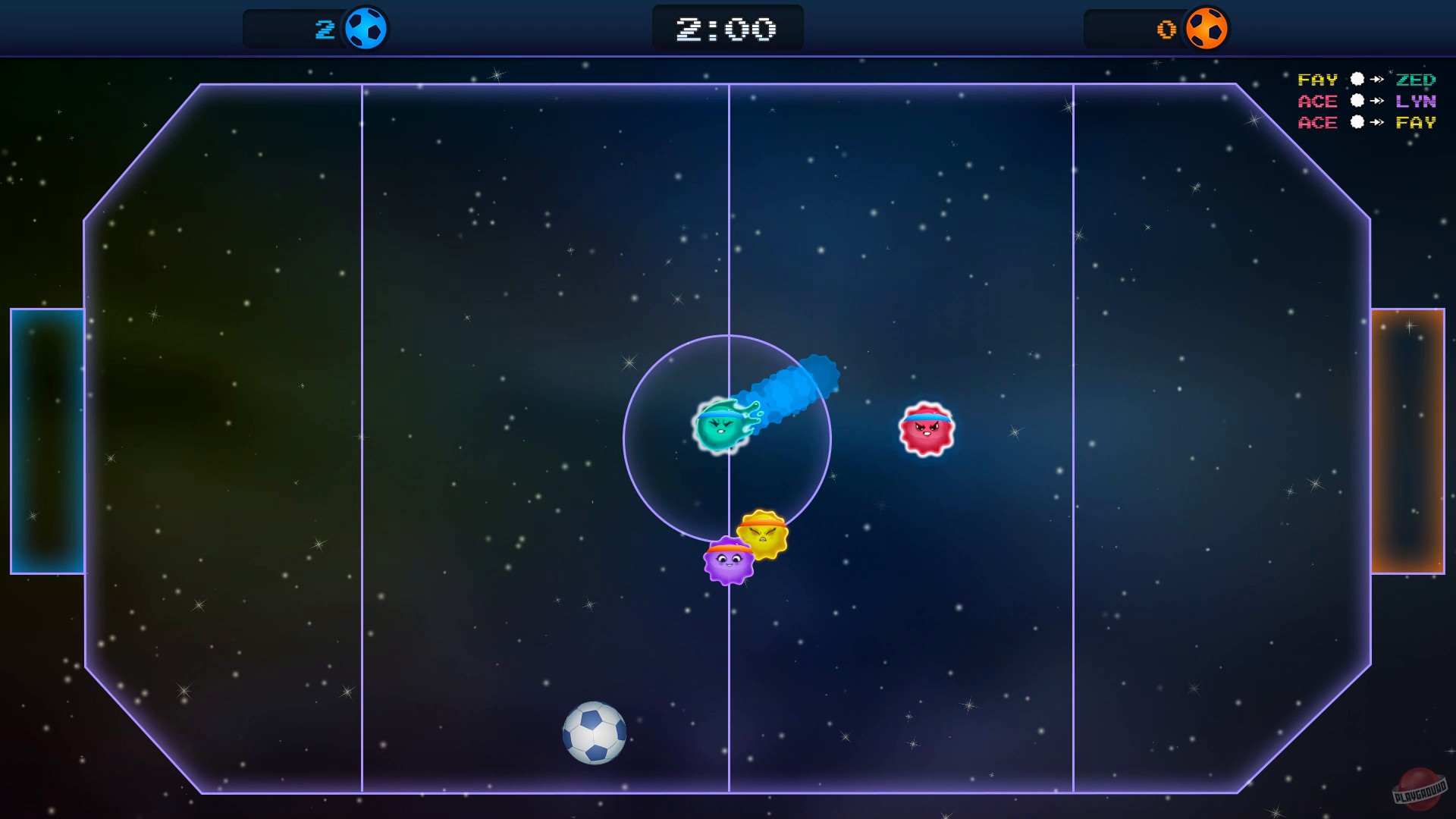Click the 2:00 match timer display
The image size is (1456, 819).
[x=727, y=28]
